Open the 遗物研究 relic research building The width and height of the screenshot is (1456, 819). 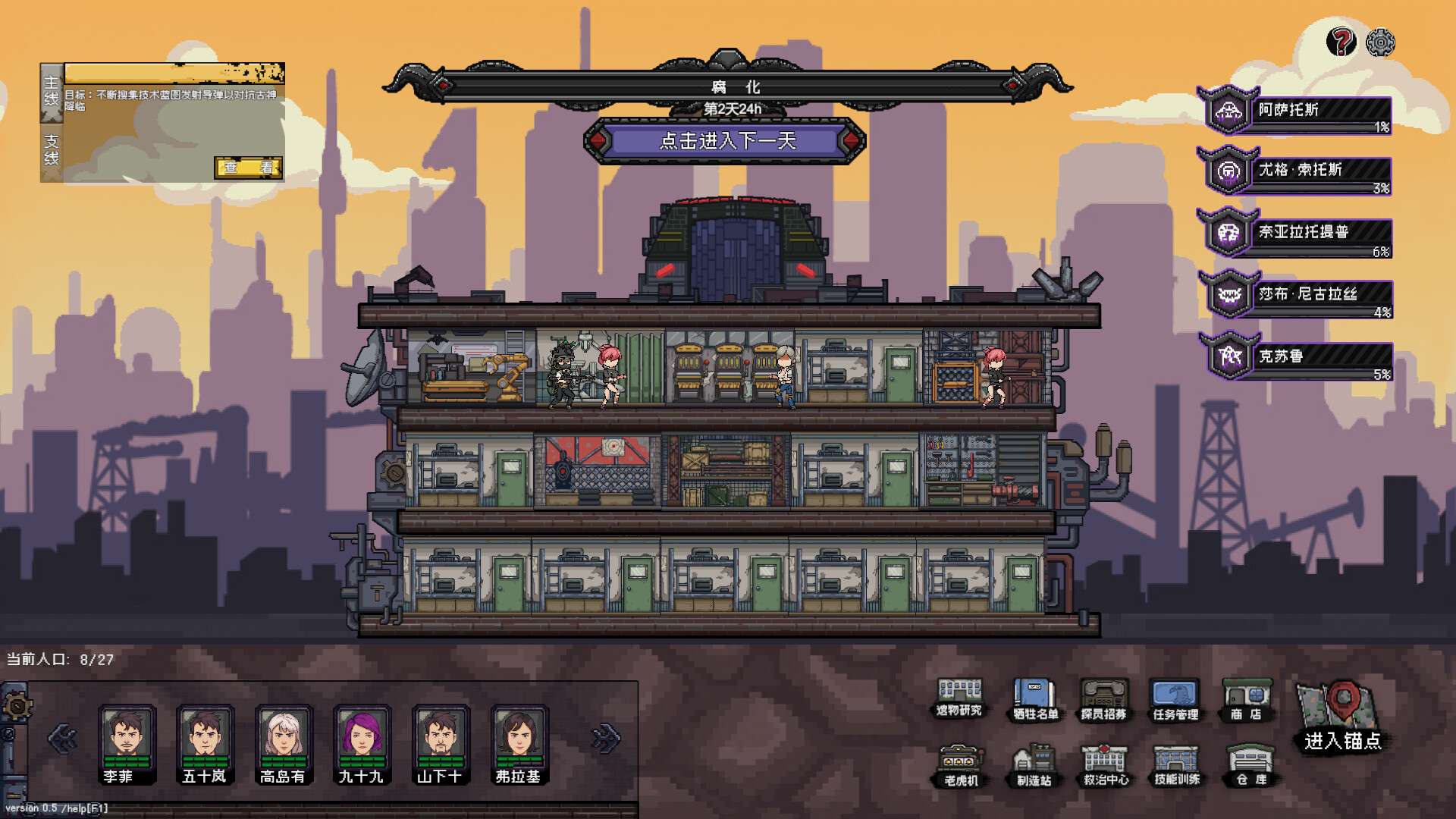point(959,697)
